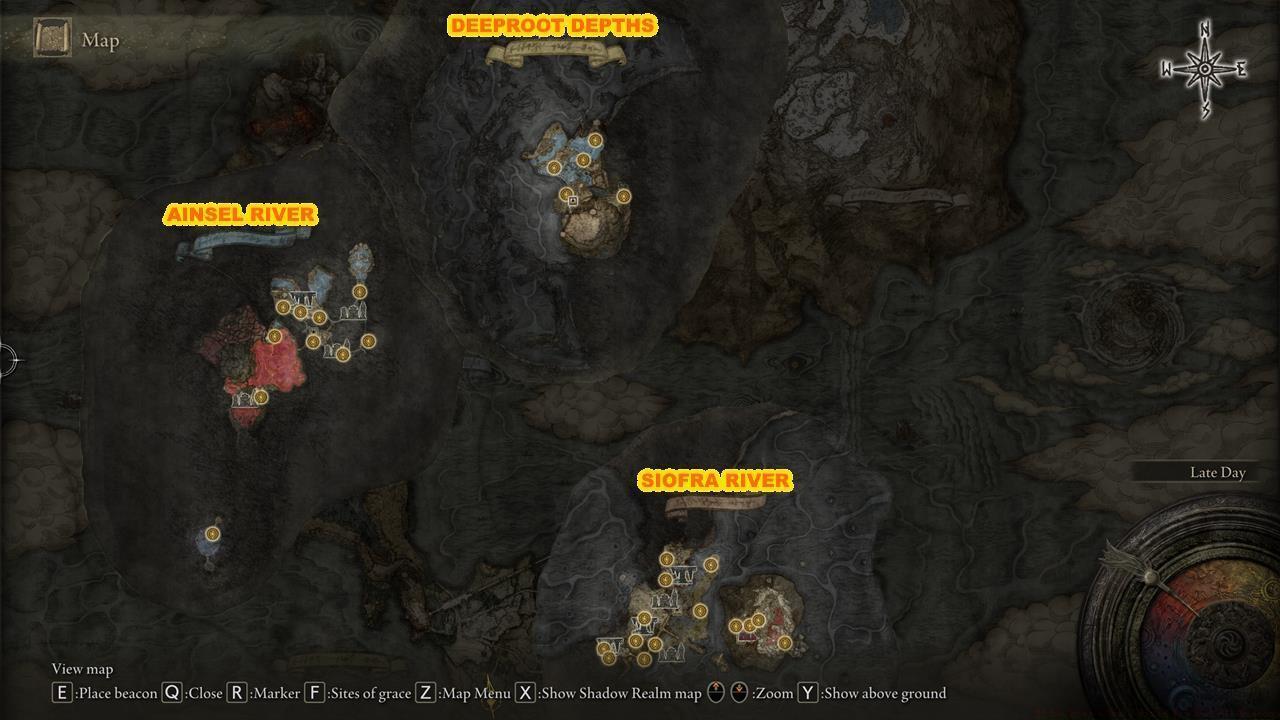This screenshot has width=1280, height=720.
Task: Click the DEEPROOT DEPTHS region banner
Action: pyautogui.click(x=551, y=23)
